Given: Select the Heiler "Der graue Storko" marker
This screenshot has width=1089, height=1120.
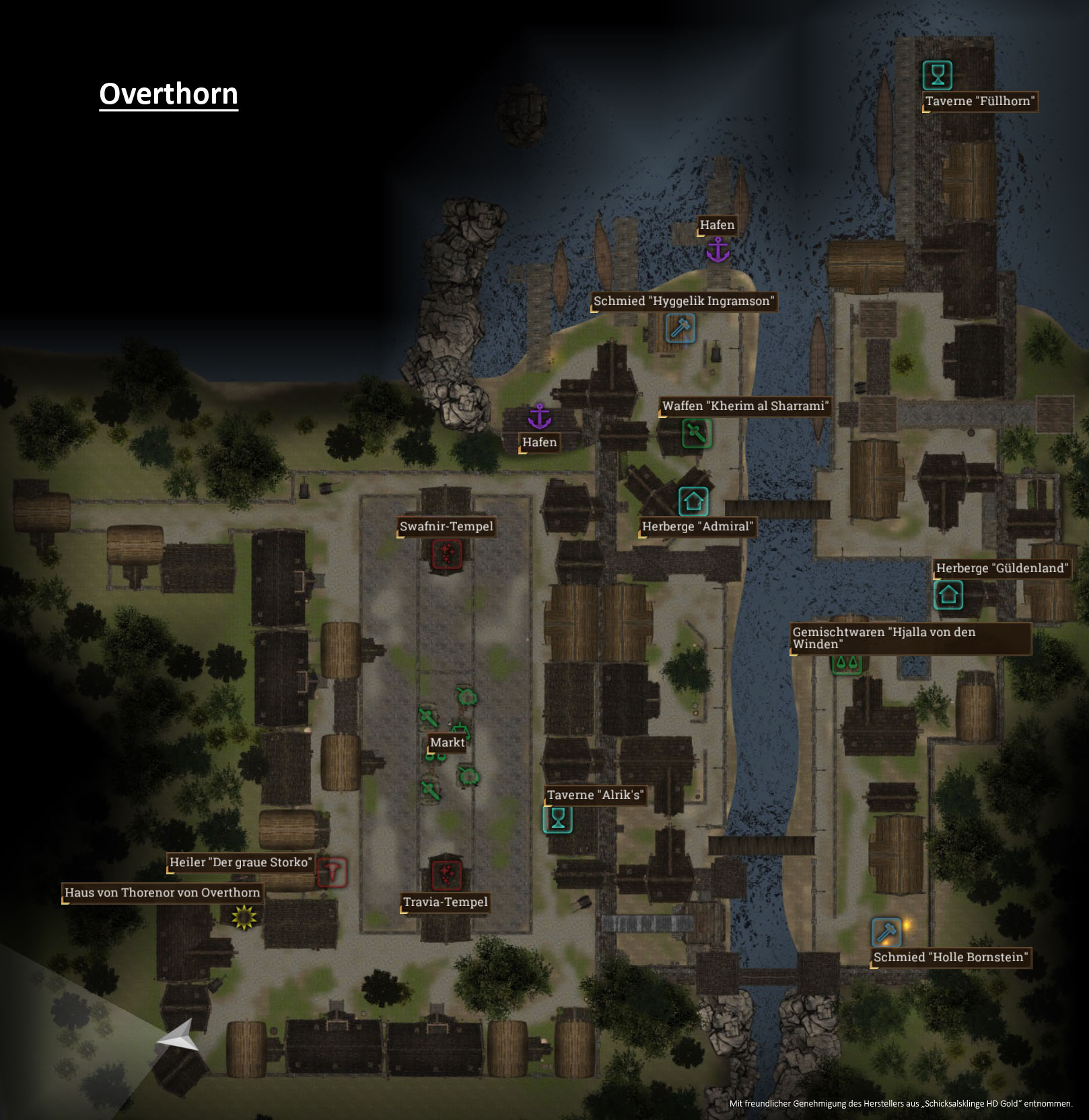Looking at the screenshot, I should coord(332,873).
